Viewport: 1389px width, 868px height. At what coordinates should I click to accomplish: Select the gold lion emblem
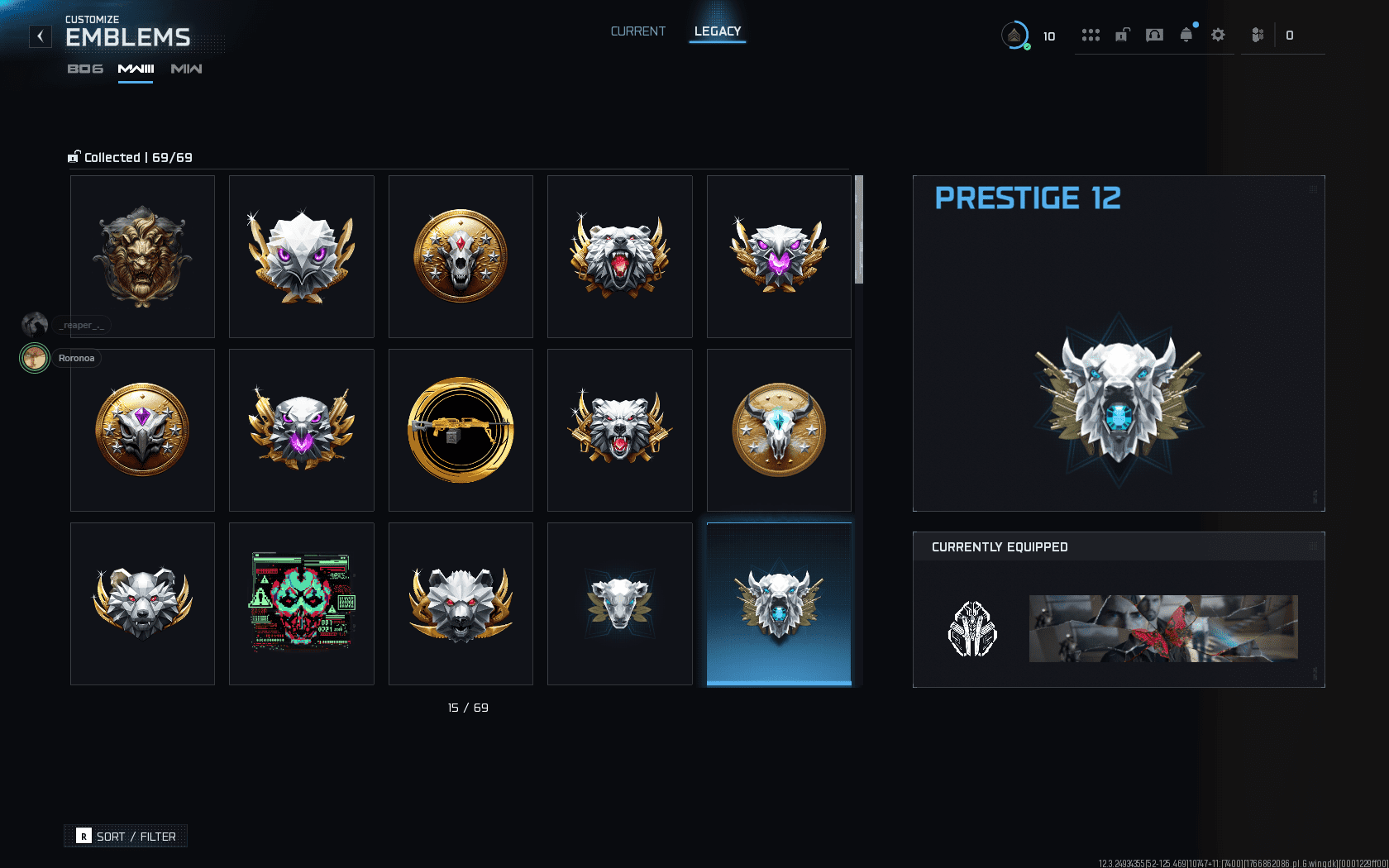click(x=142, y=256)
